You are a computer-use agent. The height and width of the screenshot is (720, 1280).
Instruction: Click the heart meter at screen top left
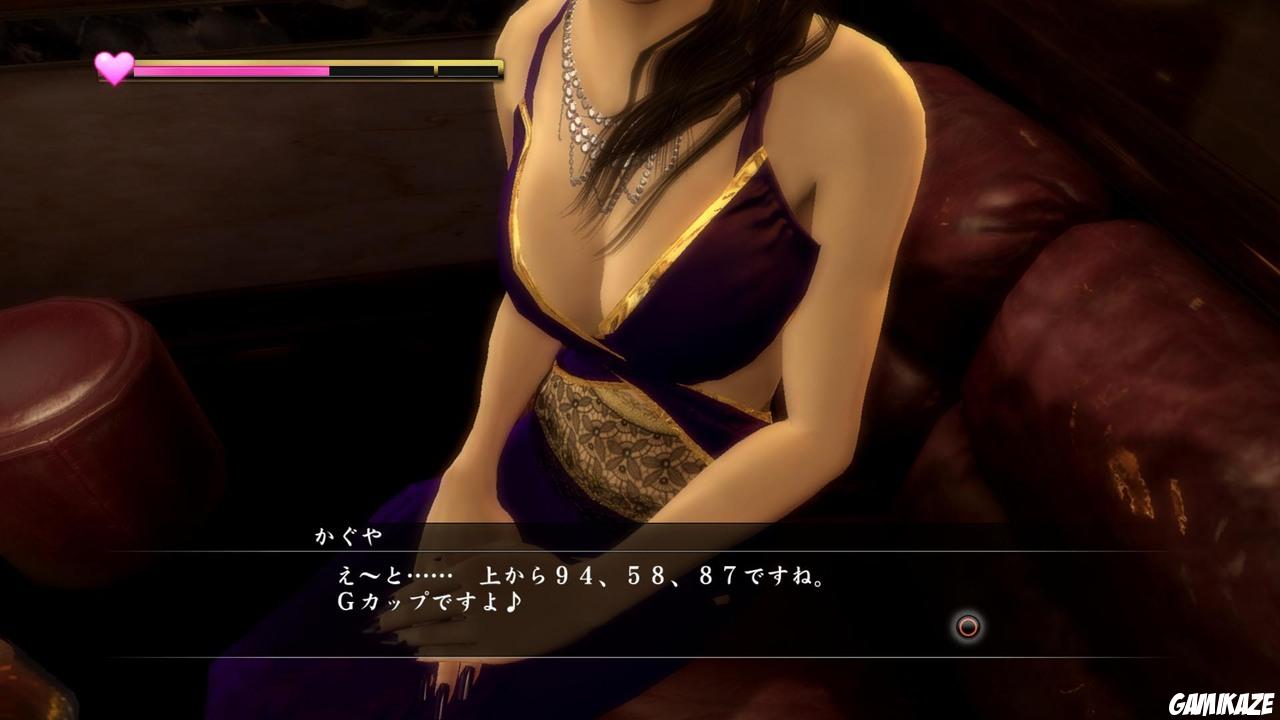[113, 68]
